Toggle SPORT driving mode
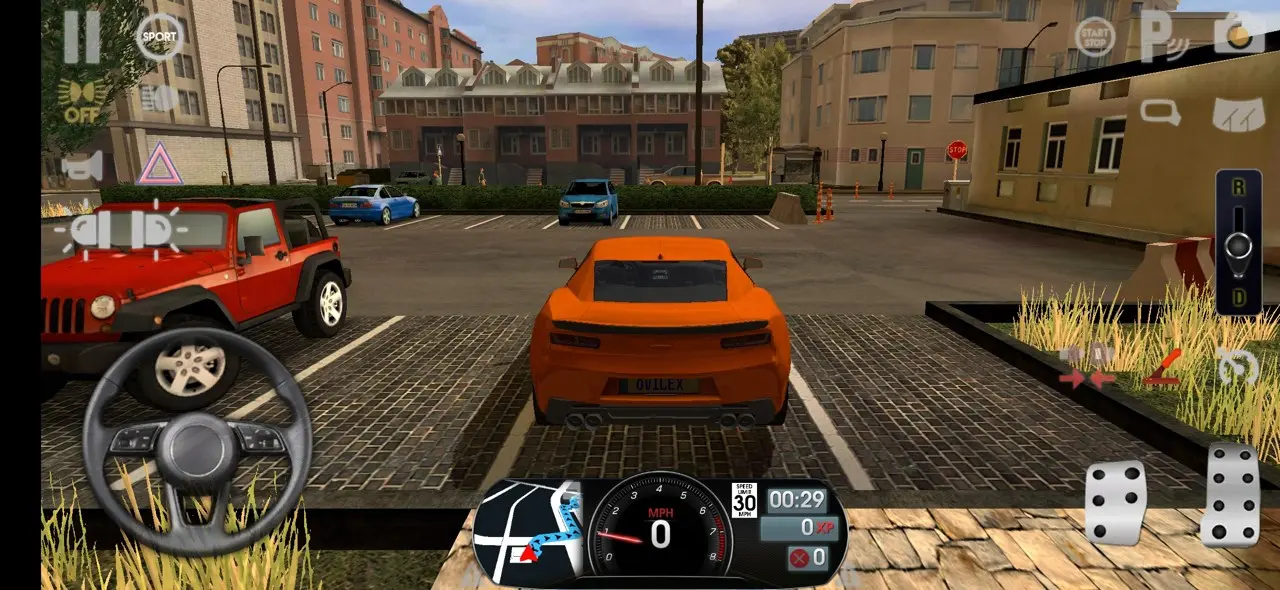Screen dimensions: 1280x590 [x=159, y=37]
